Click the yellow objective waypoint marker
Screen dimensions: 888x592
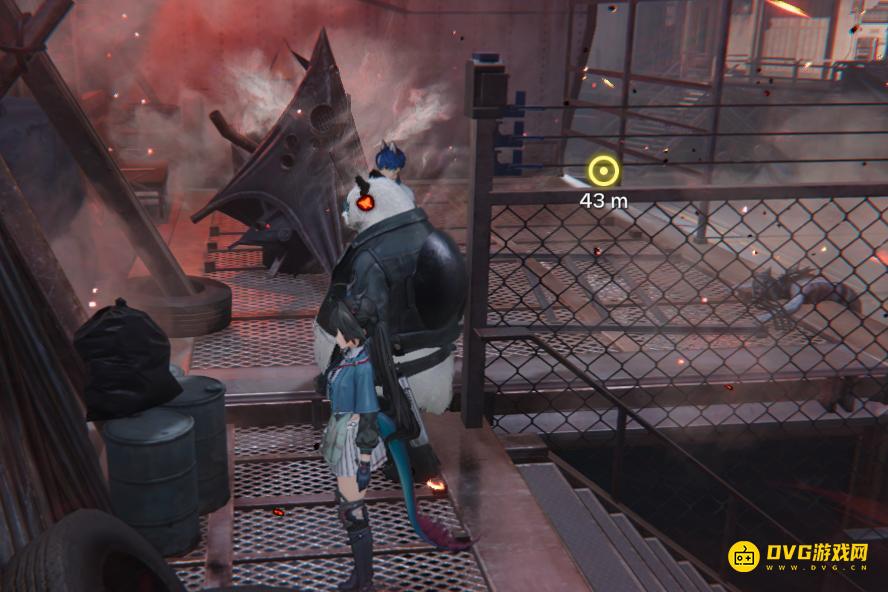603,171
